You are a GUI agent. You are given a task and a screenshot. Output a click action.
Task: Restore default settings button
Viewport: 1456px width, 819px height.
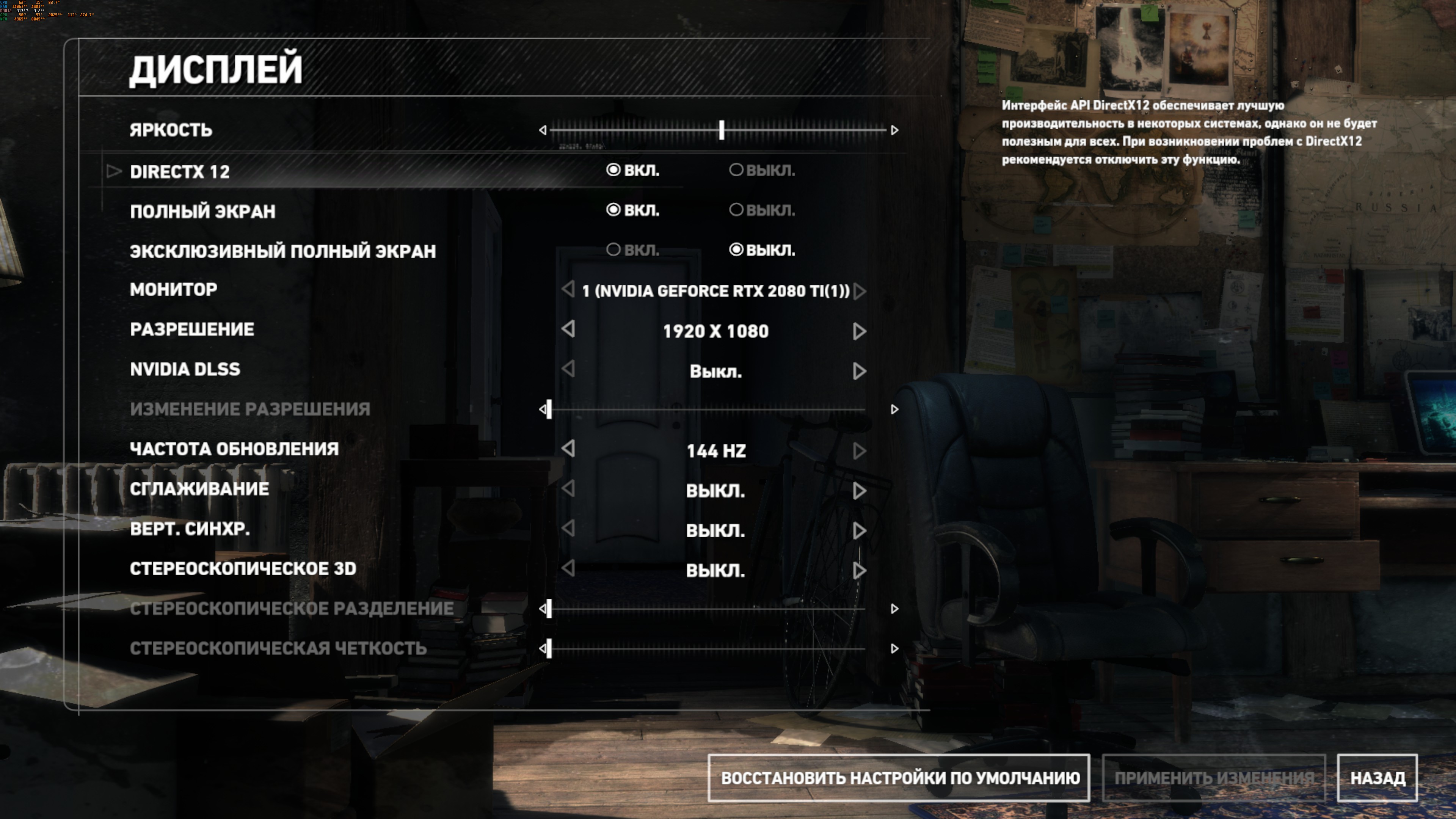point(899,778)
